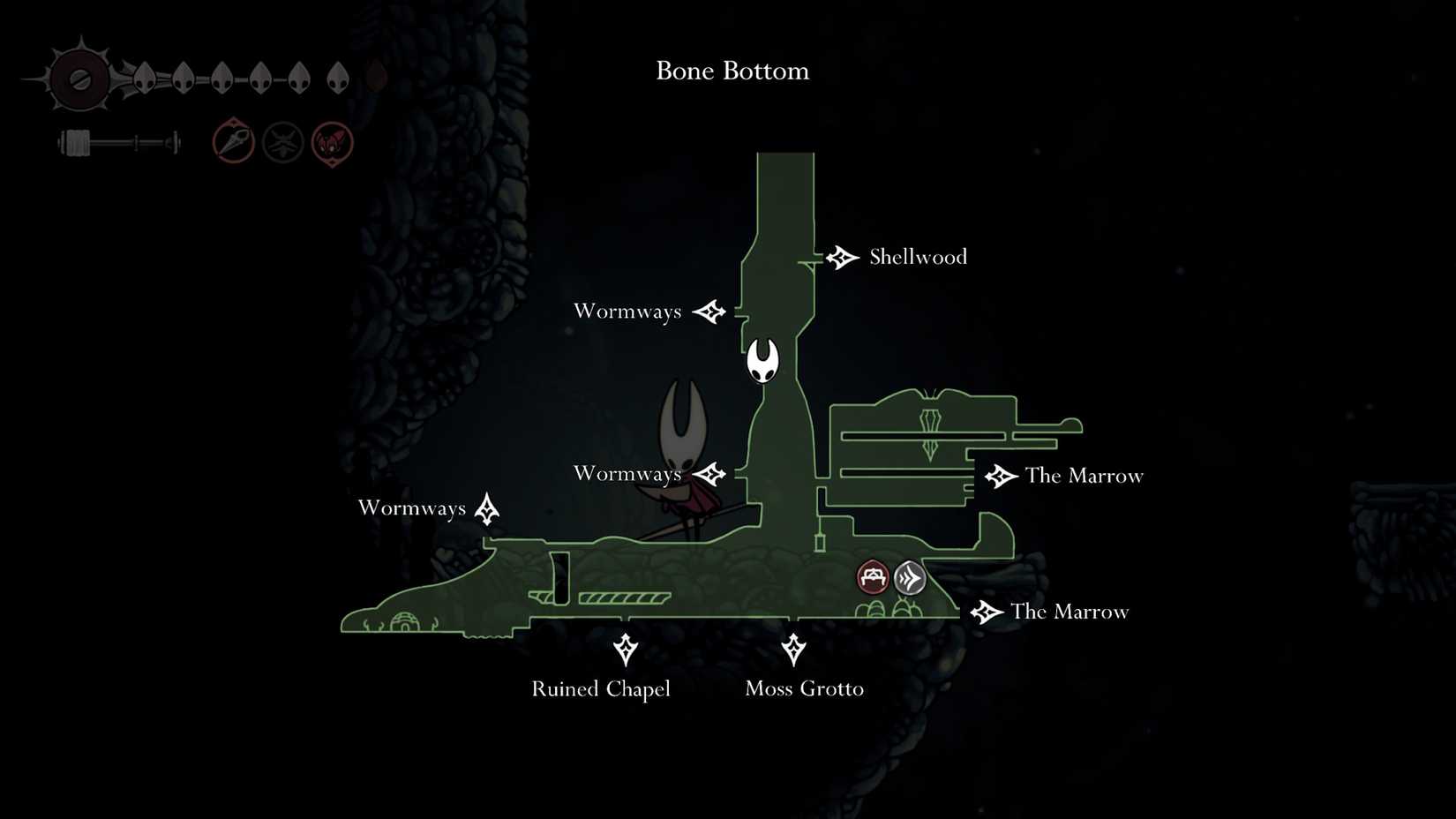
Task: Click the Shellwood exit arrow marker
Action: 841,257
